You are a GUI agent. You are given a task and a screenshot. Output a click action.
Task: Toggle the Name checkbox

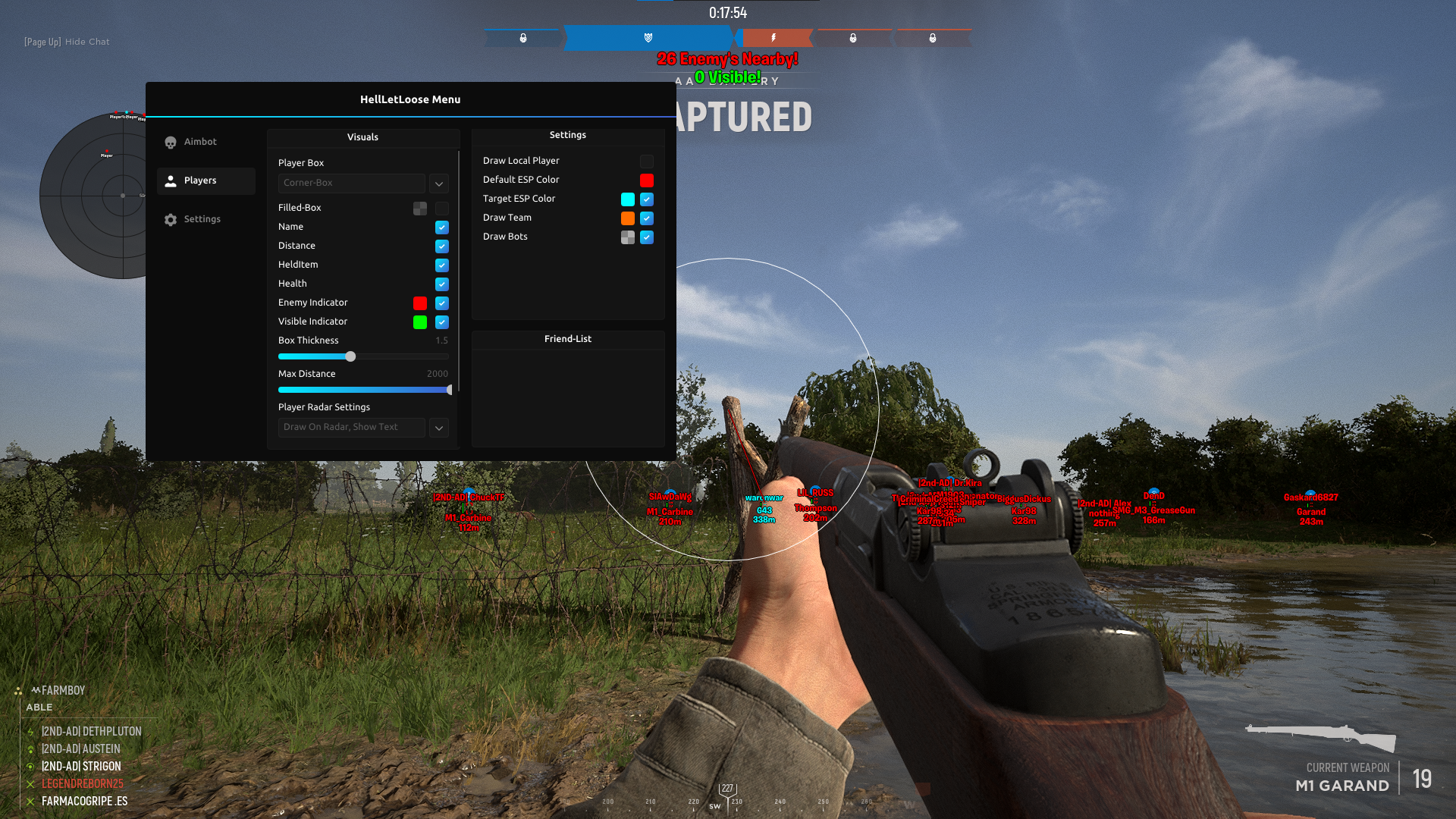442,227
